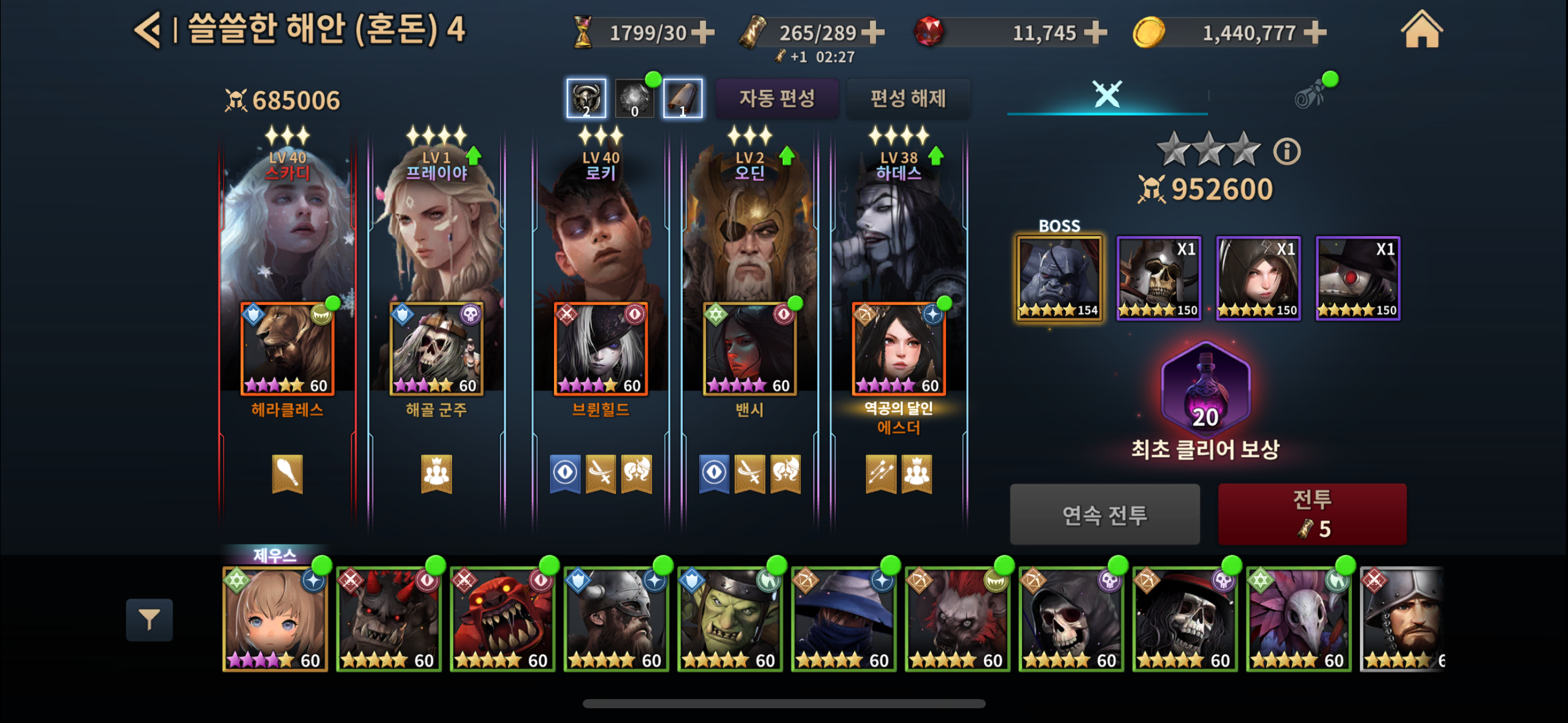The height and width of the screenshot is (723, 1568).
Task: Tap the 자동 편성 auto-formation button
Action: (777, 98)
